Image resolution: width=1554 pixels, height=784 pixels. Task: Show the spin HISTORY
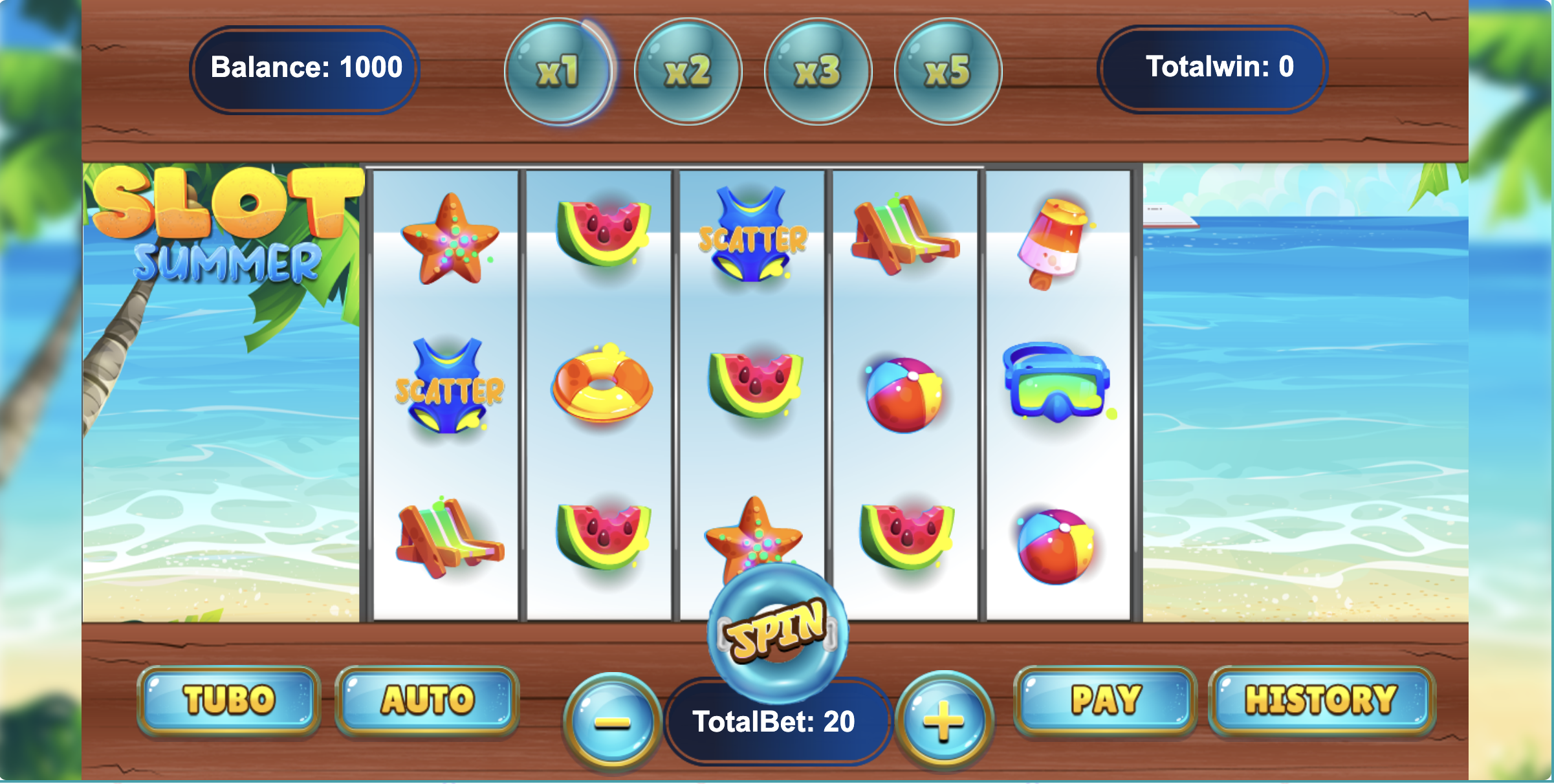[1321, 701]
